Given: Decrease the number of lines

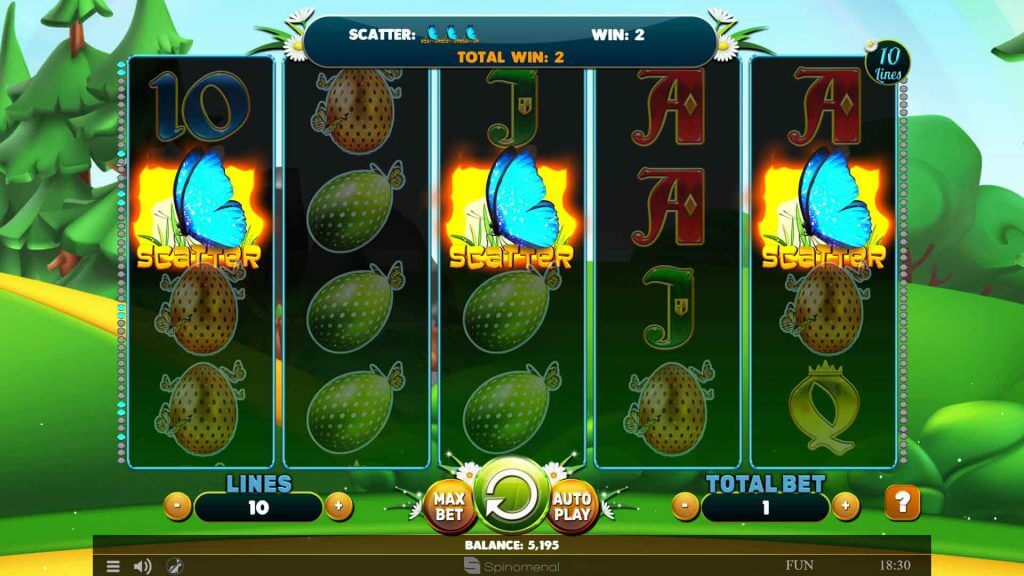Looking at the screenshot, I should tap(177, 506).
